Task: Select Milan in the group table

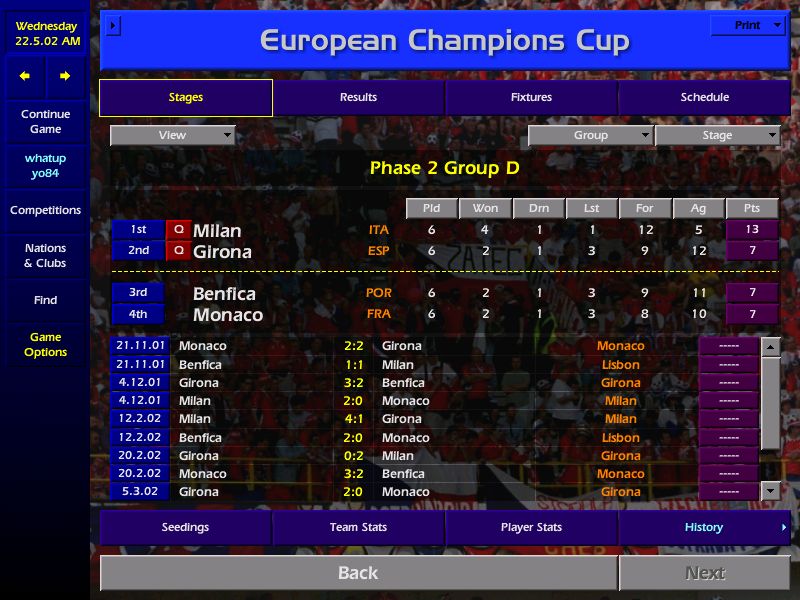Action: (217, 231)
